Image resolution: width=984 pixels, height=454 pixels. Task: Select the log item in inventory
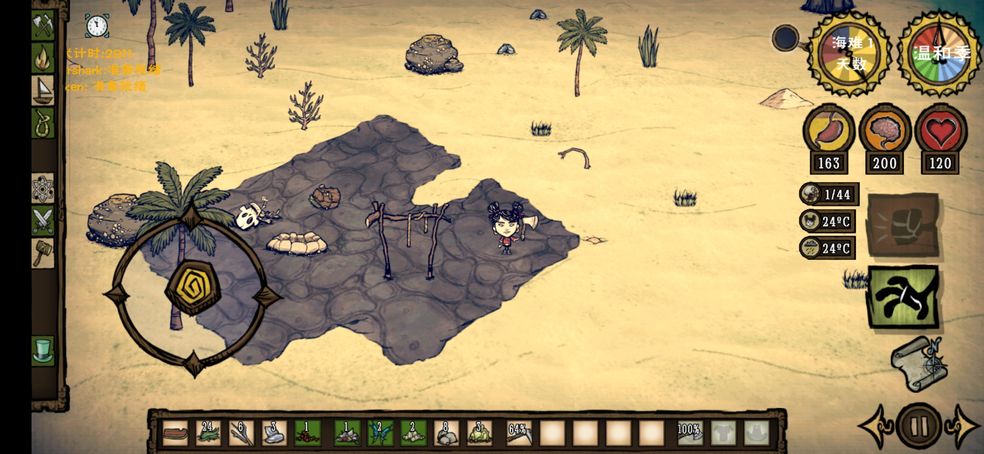(x=176, y=433)
